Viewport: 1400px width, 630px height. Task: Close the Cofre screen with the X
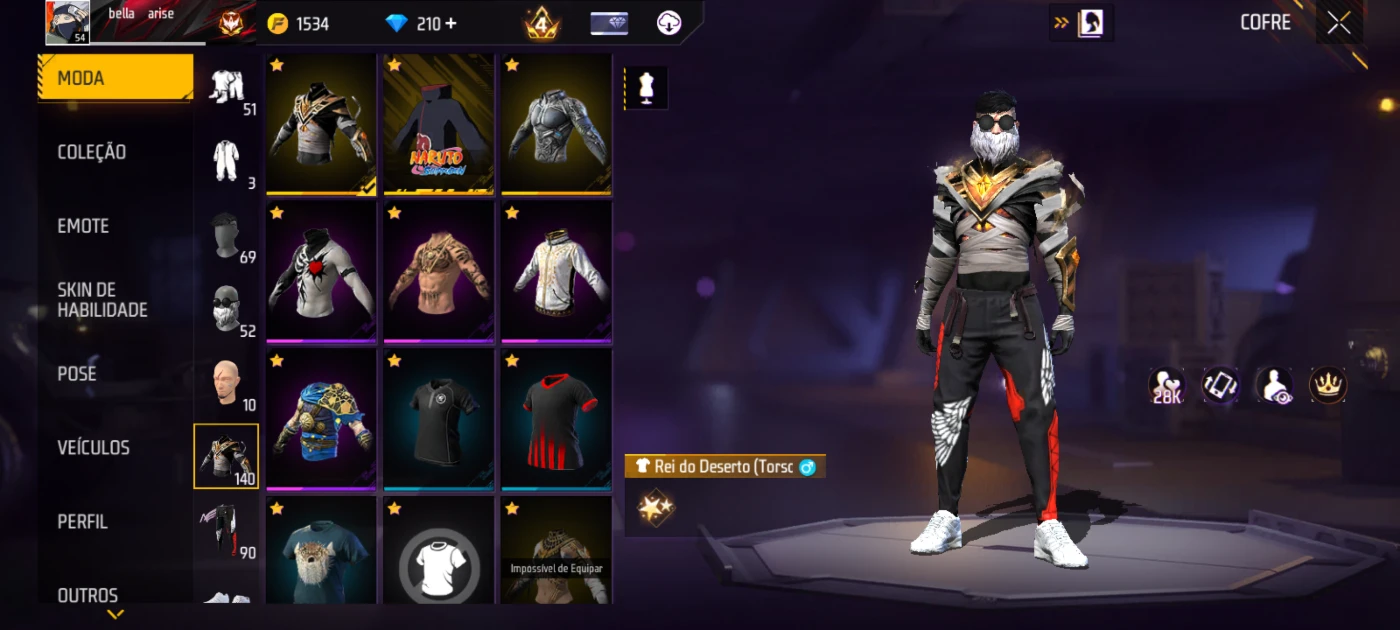coord(1338,23)
